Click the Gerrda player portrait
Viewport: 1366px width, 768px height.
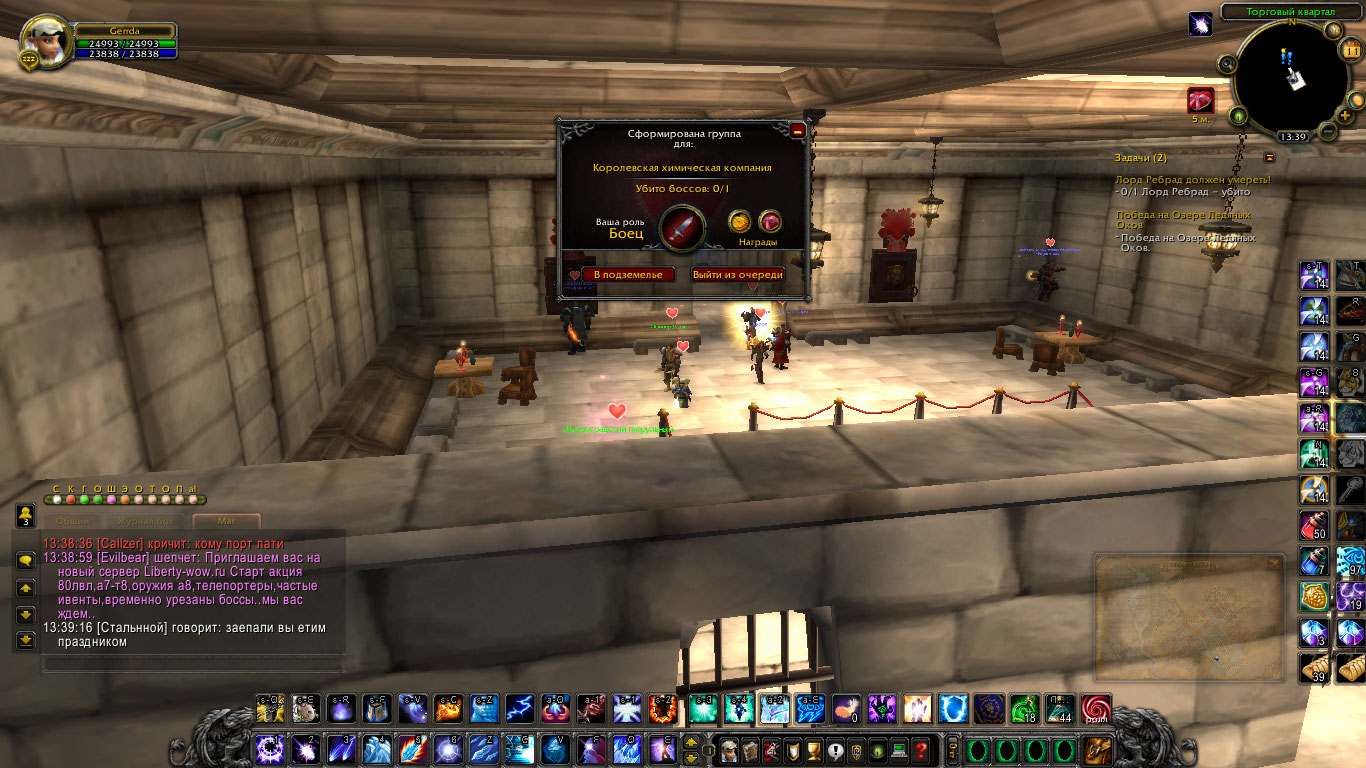coord(43,42)
